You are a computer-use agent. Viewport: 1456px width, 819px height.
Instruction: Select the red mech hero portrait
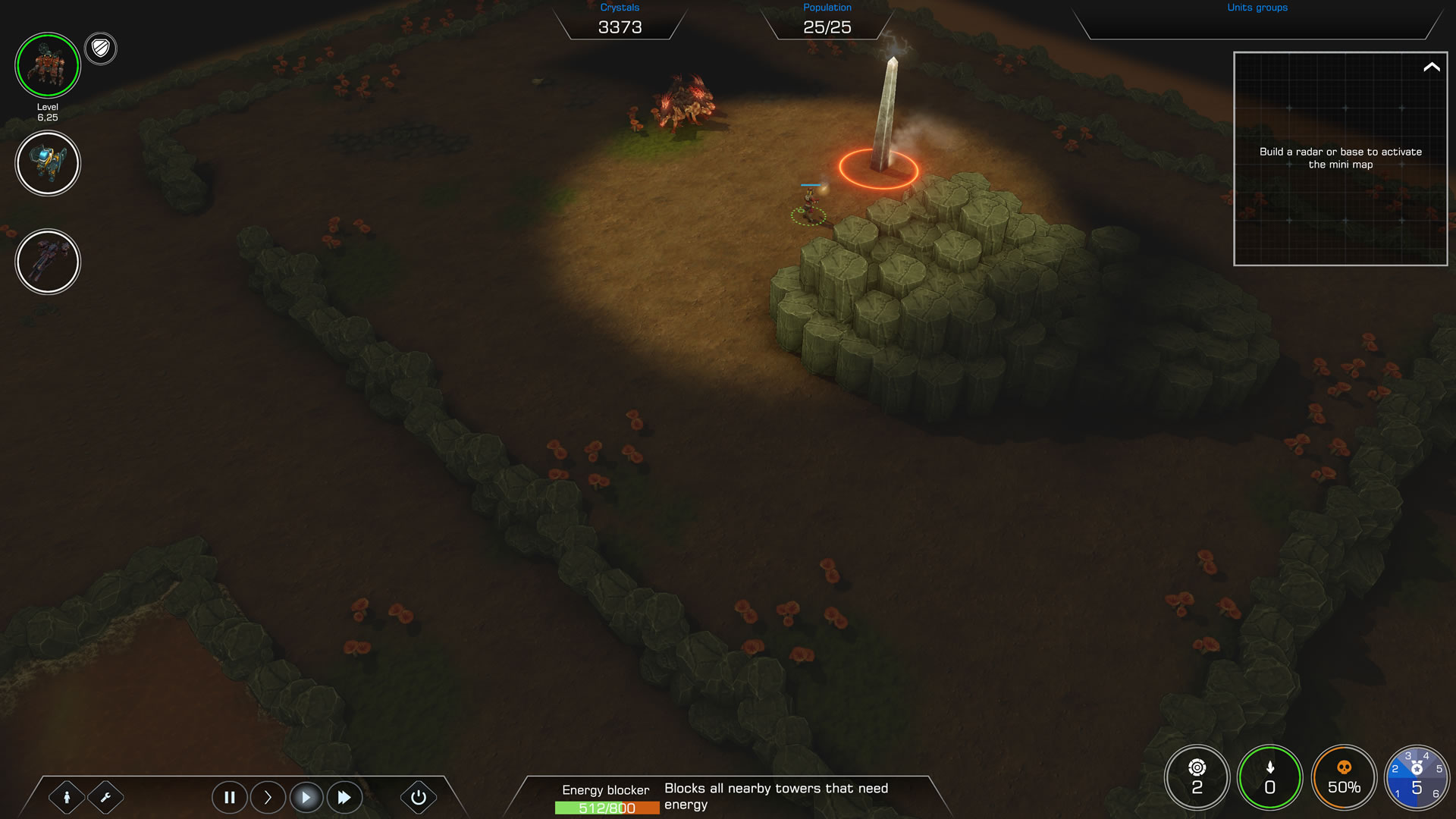(48, 66)
